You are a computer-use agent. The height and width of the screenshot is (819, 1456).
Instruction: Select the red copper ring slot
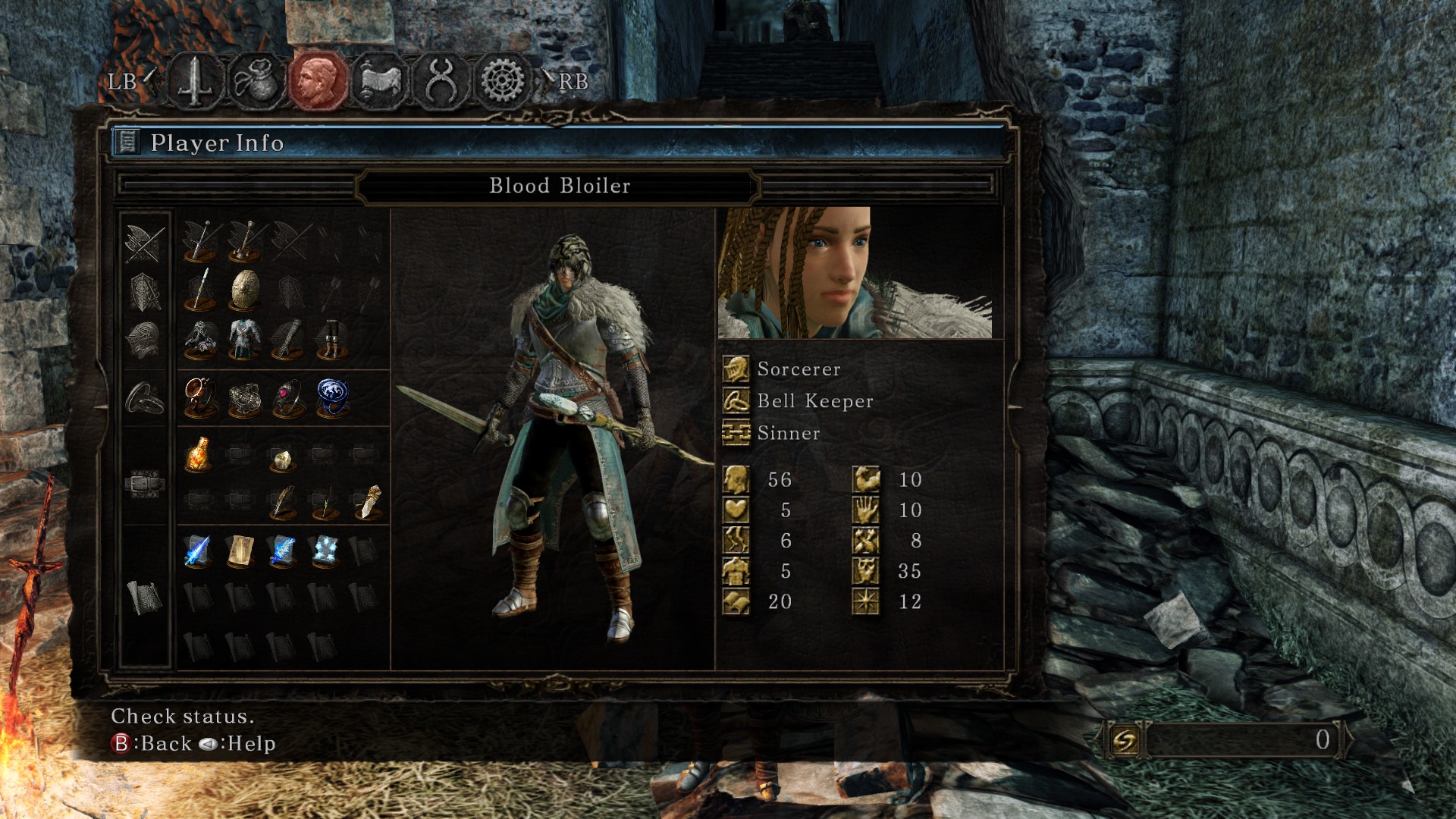pyautogui.click(x=200, y=397)
